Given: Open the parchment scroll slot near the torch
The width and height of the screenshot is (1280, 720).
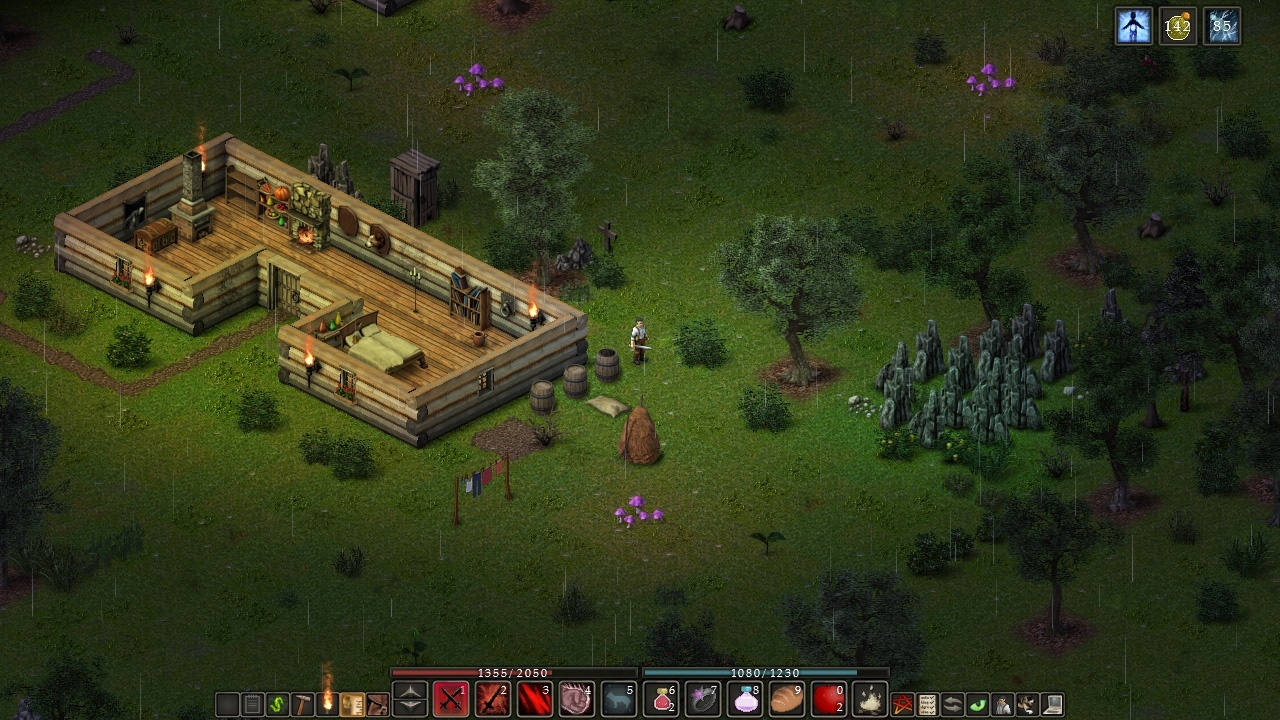Looking at the screenshot, I should pyautogui.click(x=351, y=701).
